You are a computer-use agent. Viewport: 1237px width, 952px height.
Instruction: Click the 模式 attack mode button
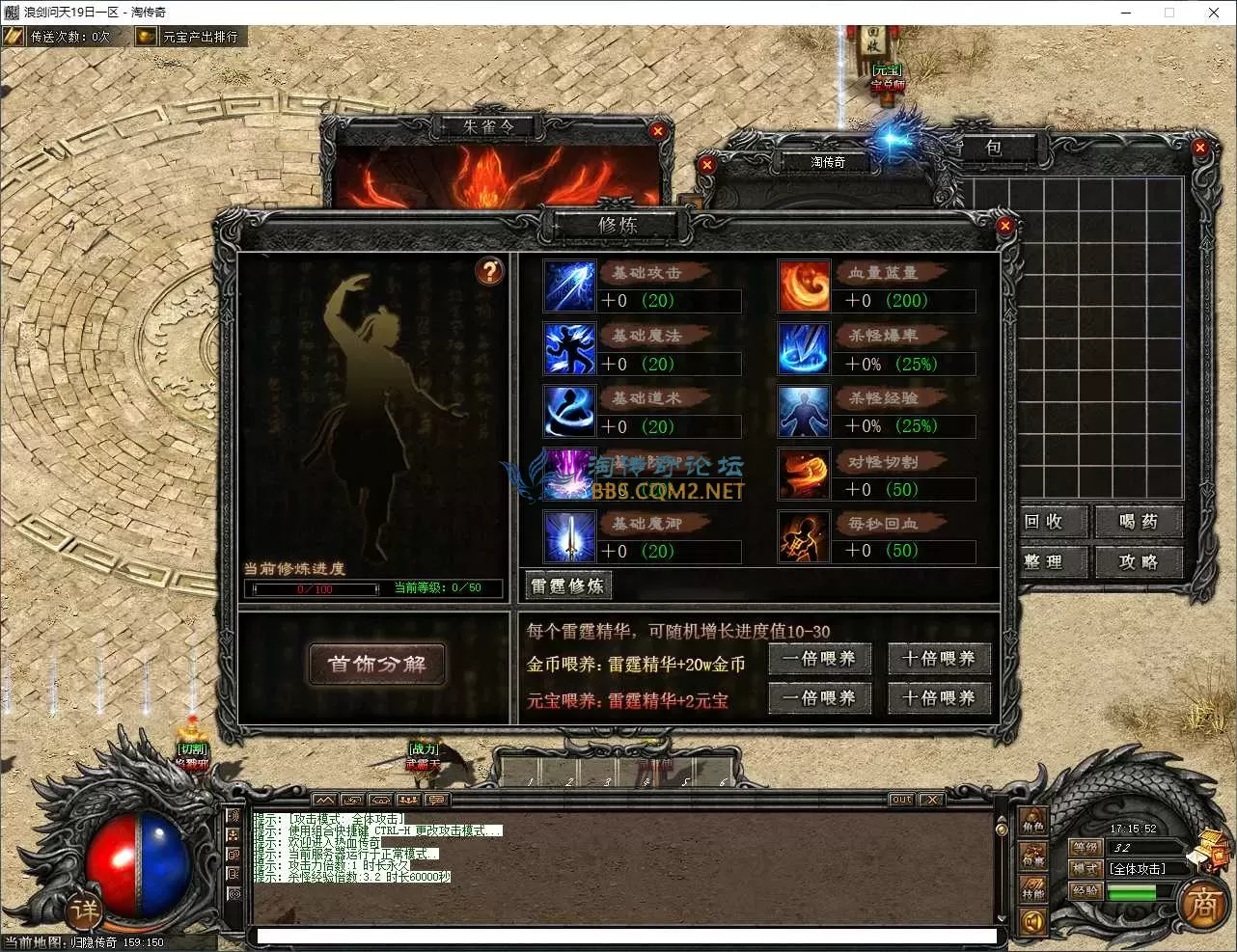(1086, 869)
